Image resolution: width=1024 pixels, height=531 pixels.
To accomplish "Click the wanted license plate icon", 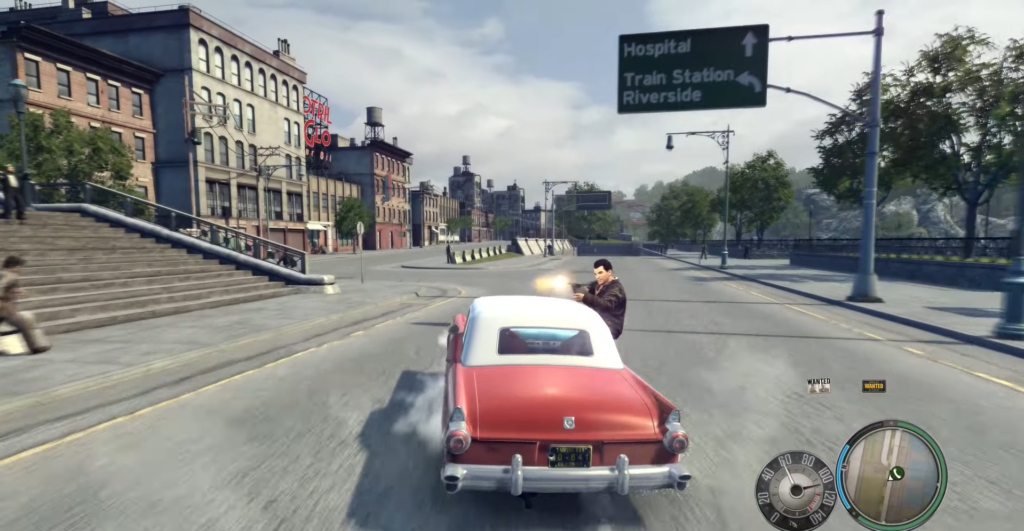I will [x=873, y=385].
